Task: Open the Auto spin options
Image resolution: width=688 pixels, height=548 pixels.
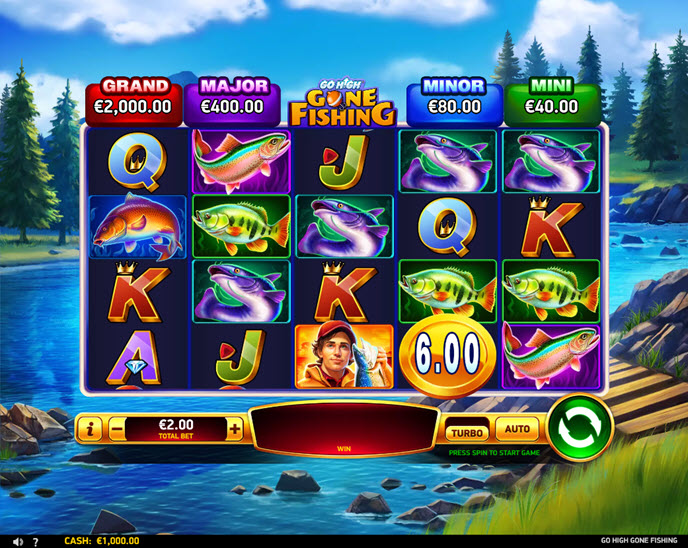Action: (x=517, y=429)
